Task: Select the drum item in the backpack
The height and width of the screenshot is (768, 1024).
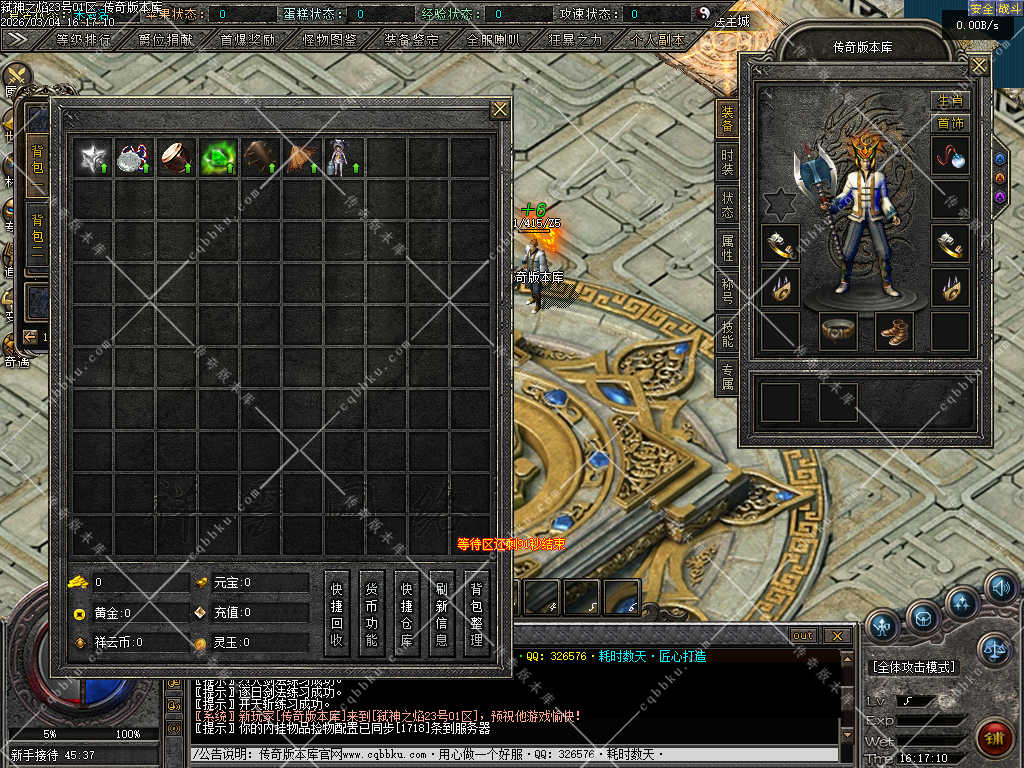Action: (x=177, y=158)
